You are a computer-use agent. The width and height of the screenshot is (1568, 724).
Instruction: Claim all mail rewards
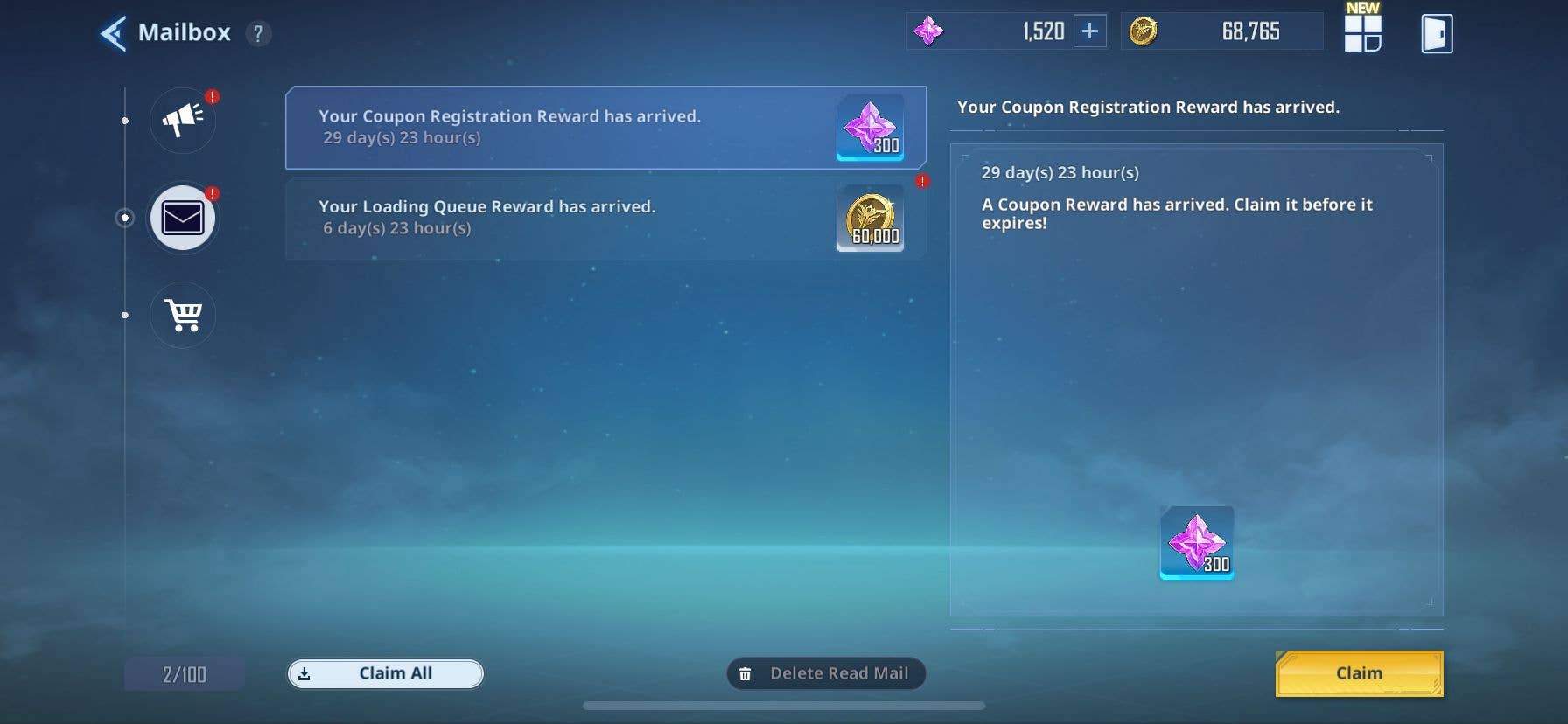coord(386,673)
